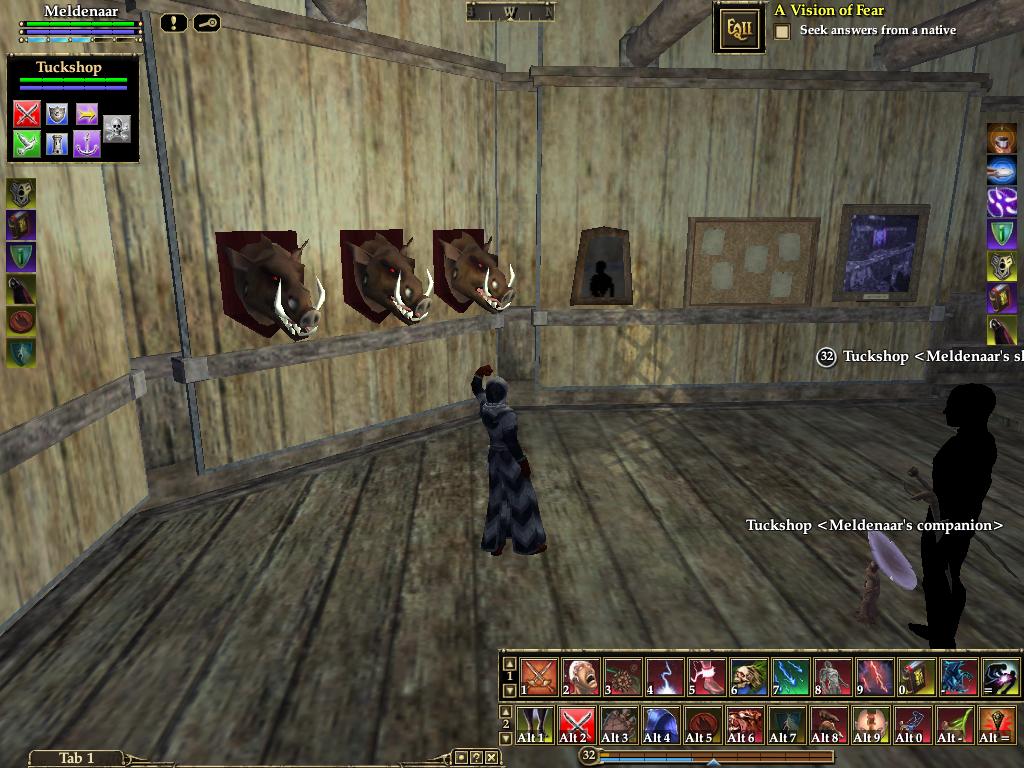
Task: Close the chat window with X button
Action: pyautogui.click(x=492, y=758)
